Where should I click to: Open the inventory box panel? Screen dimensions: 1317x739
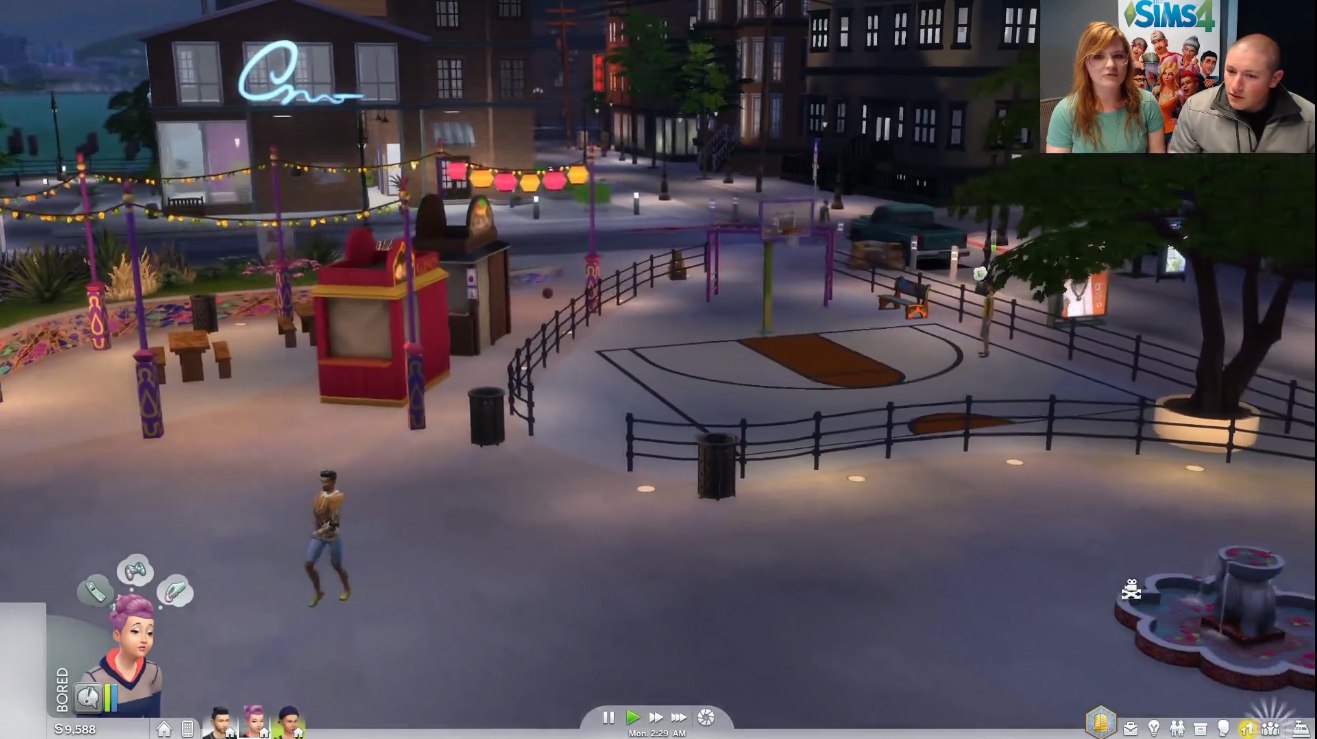1200,728
